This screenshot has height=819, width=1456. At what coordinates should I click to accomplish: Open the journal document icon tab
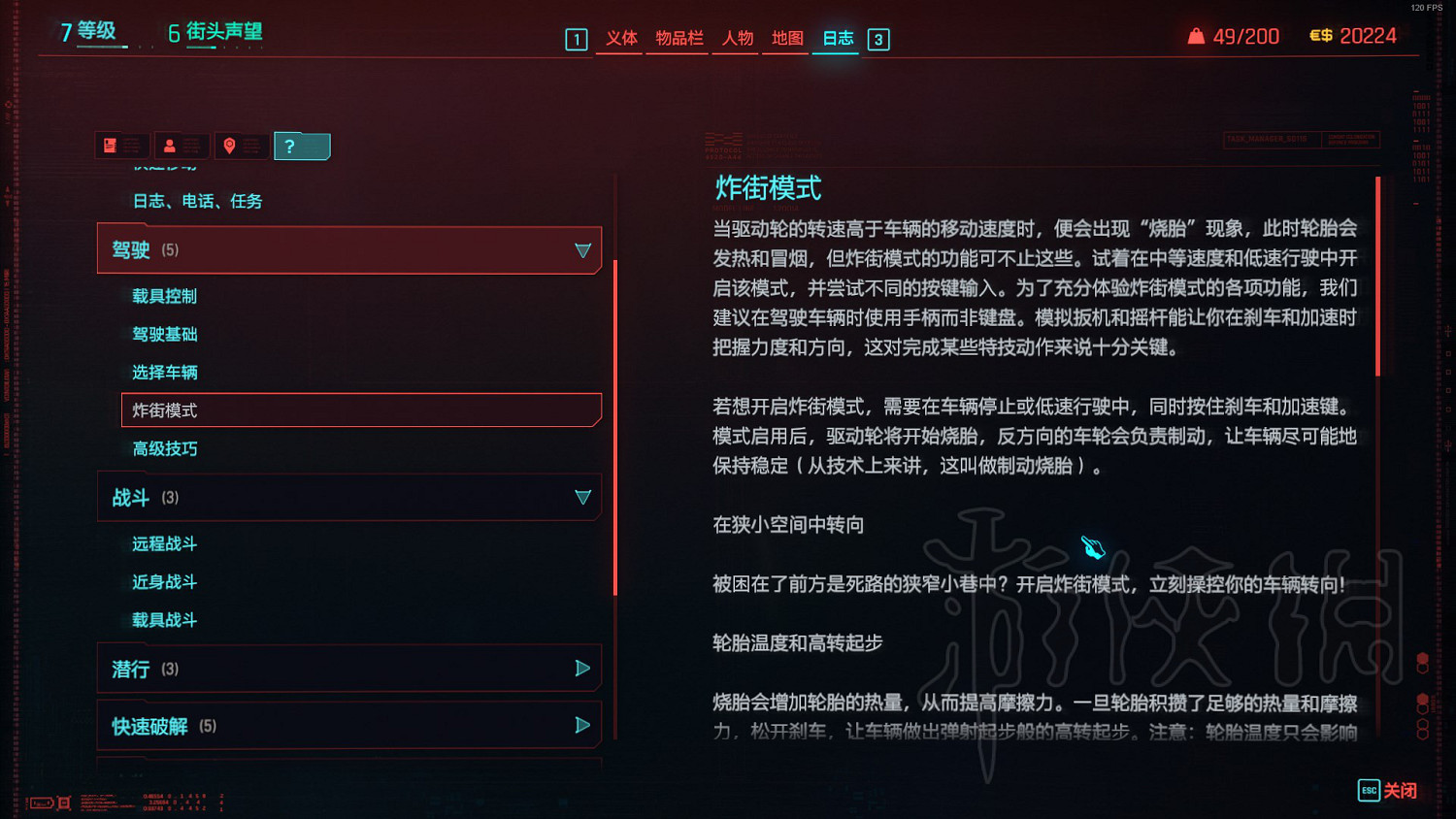[x=121, y=146]
